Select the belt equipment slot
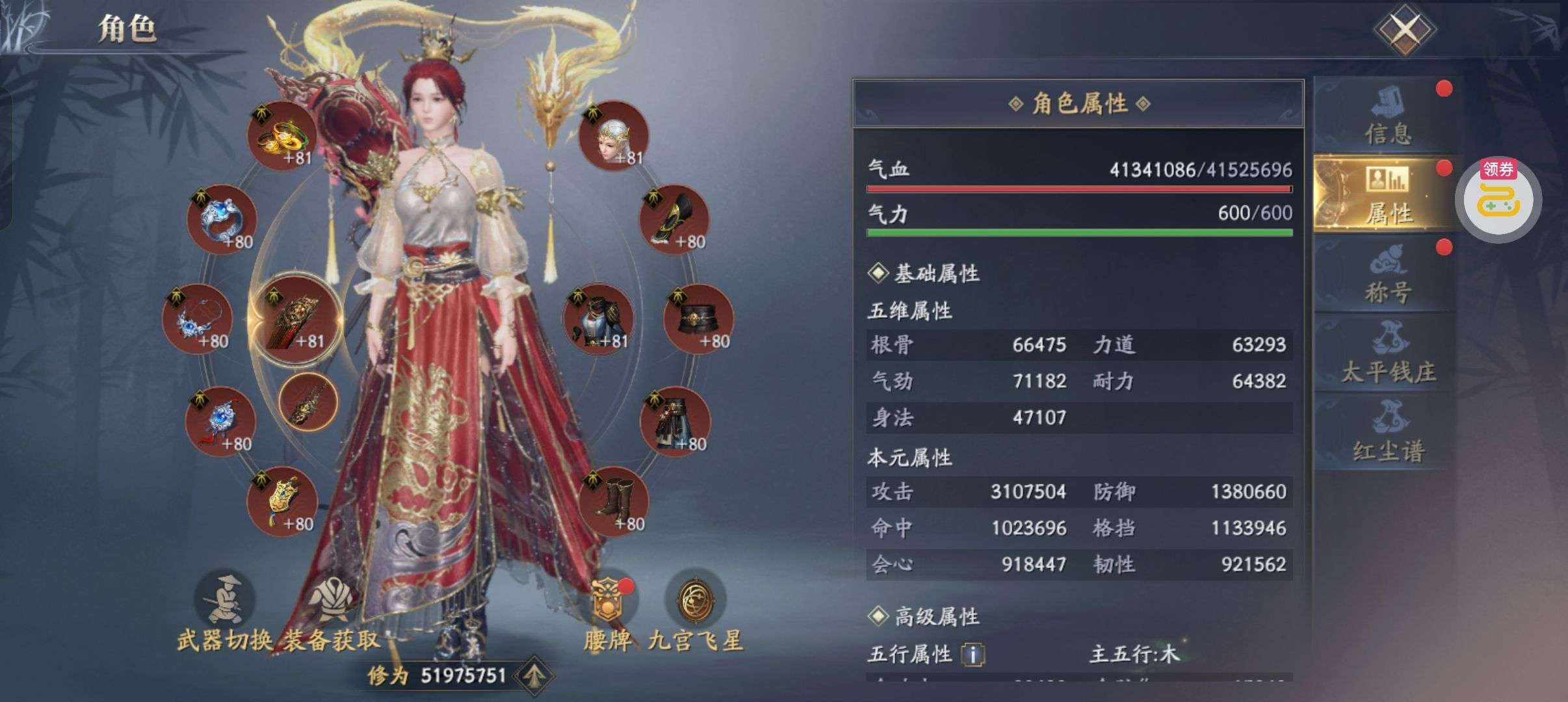Image resolution: width=1568 pixels, height=702 pixels. 698,318
